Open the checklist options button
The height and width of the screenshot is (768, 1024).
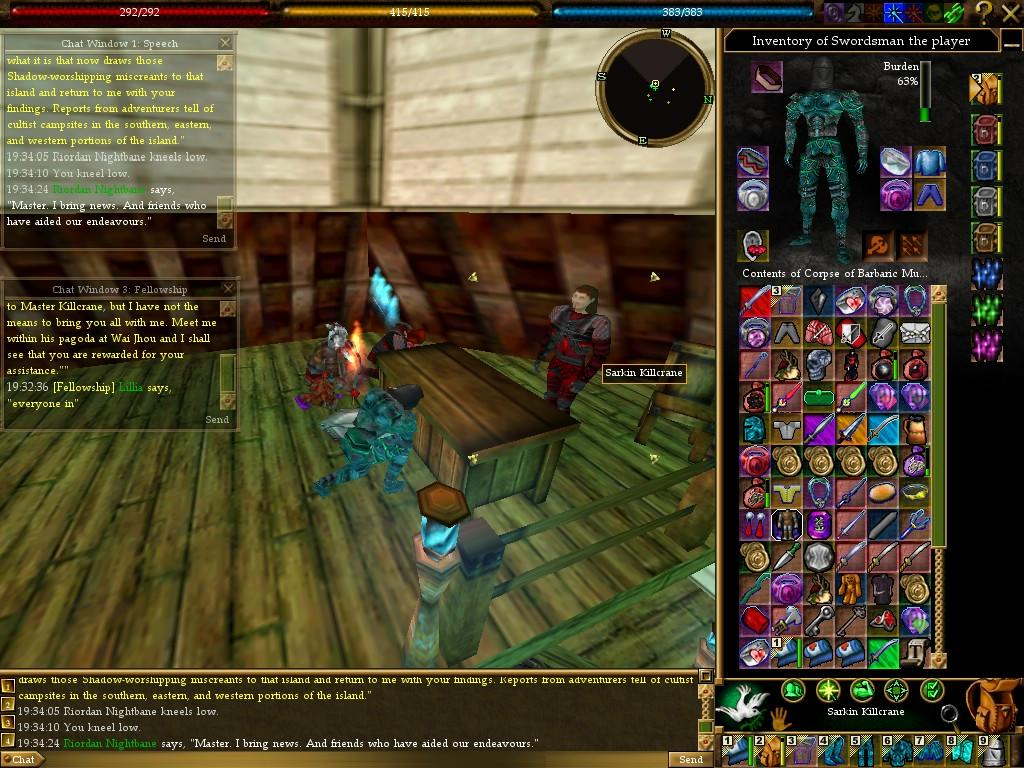(x=931, y=690)
